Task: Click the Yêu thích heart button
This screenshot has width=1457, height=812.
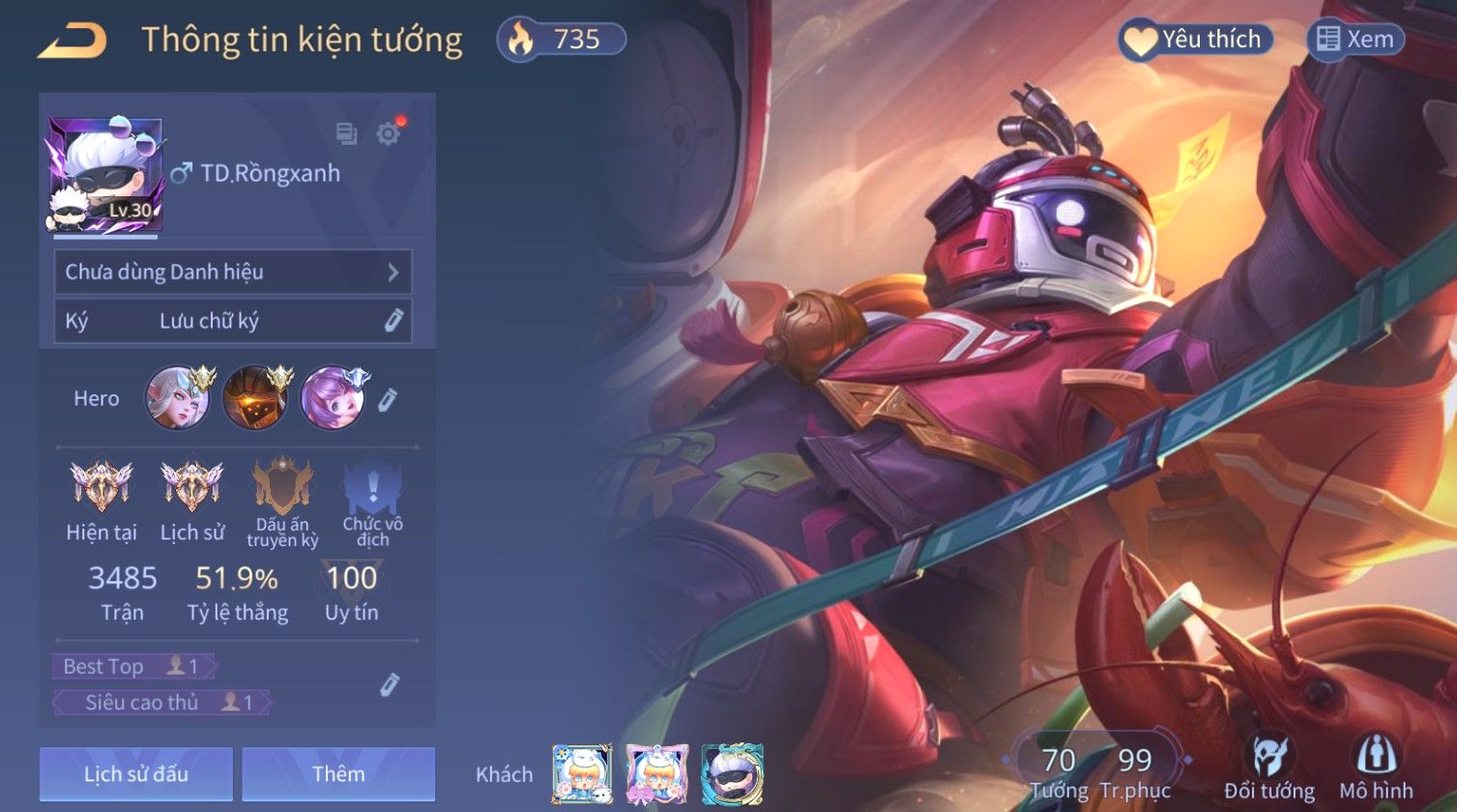Action: (1196, 40)
